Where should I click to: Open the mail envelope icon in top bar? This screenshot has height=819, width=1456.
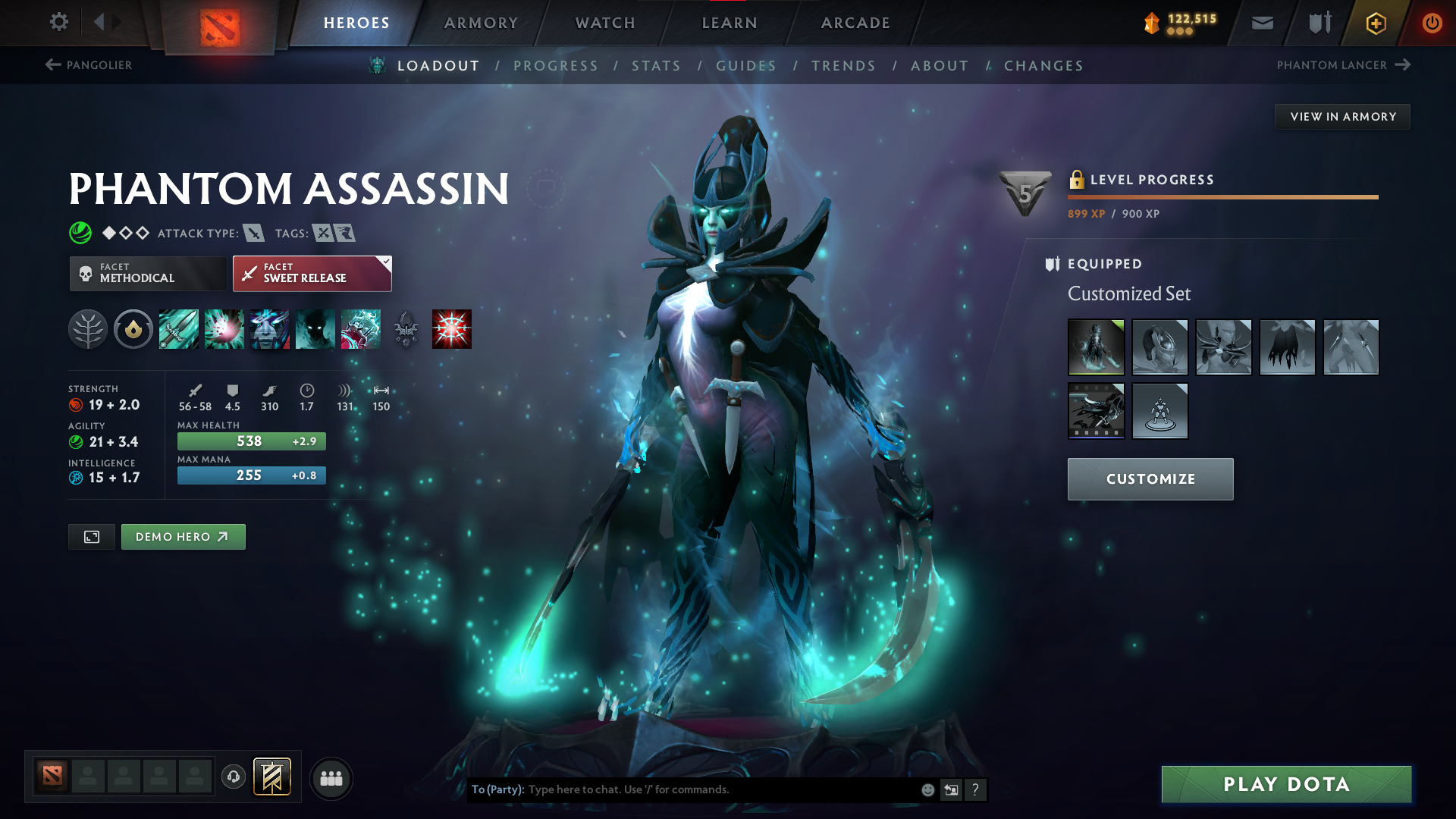(1262, 23)
